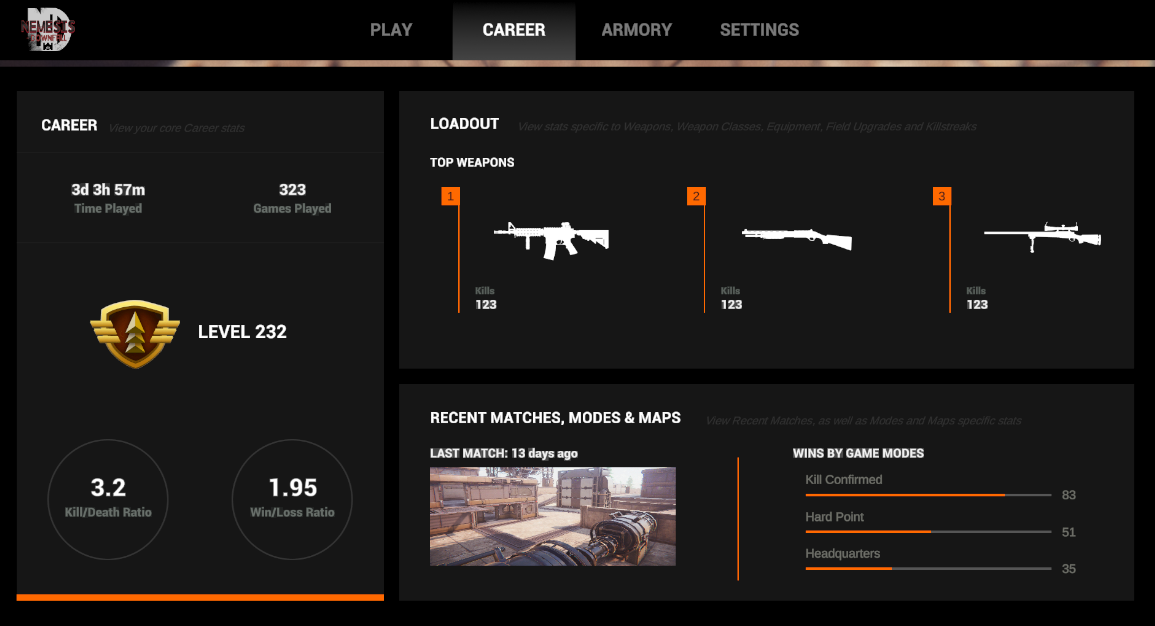The height and width of the screenshot is (626, 1155).
Task: Open the Armory tab
Action: tap(637, 30)
